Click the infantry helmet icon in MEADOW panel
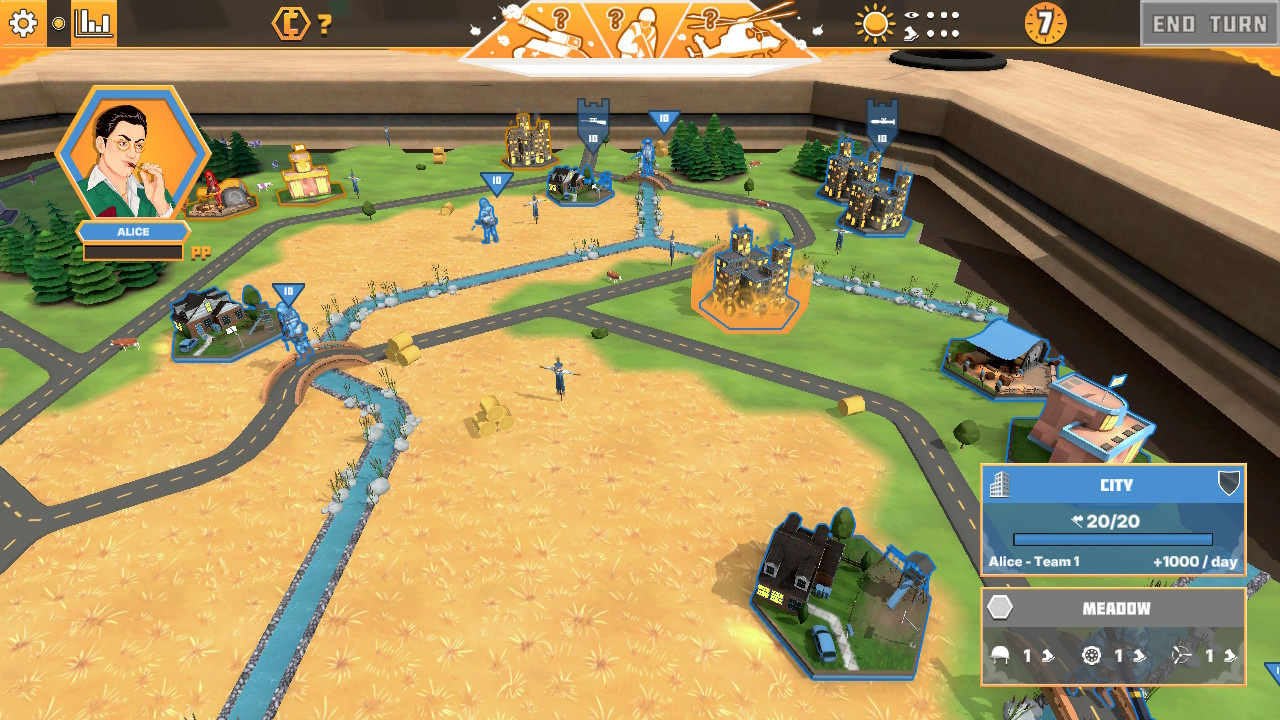Screen dimensions: 1280x720 pyautogui.click(x=1000, y=656)
